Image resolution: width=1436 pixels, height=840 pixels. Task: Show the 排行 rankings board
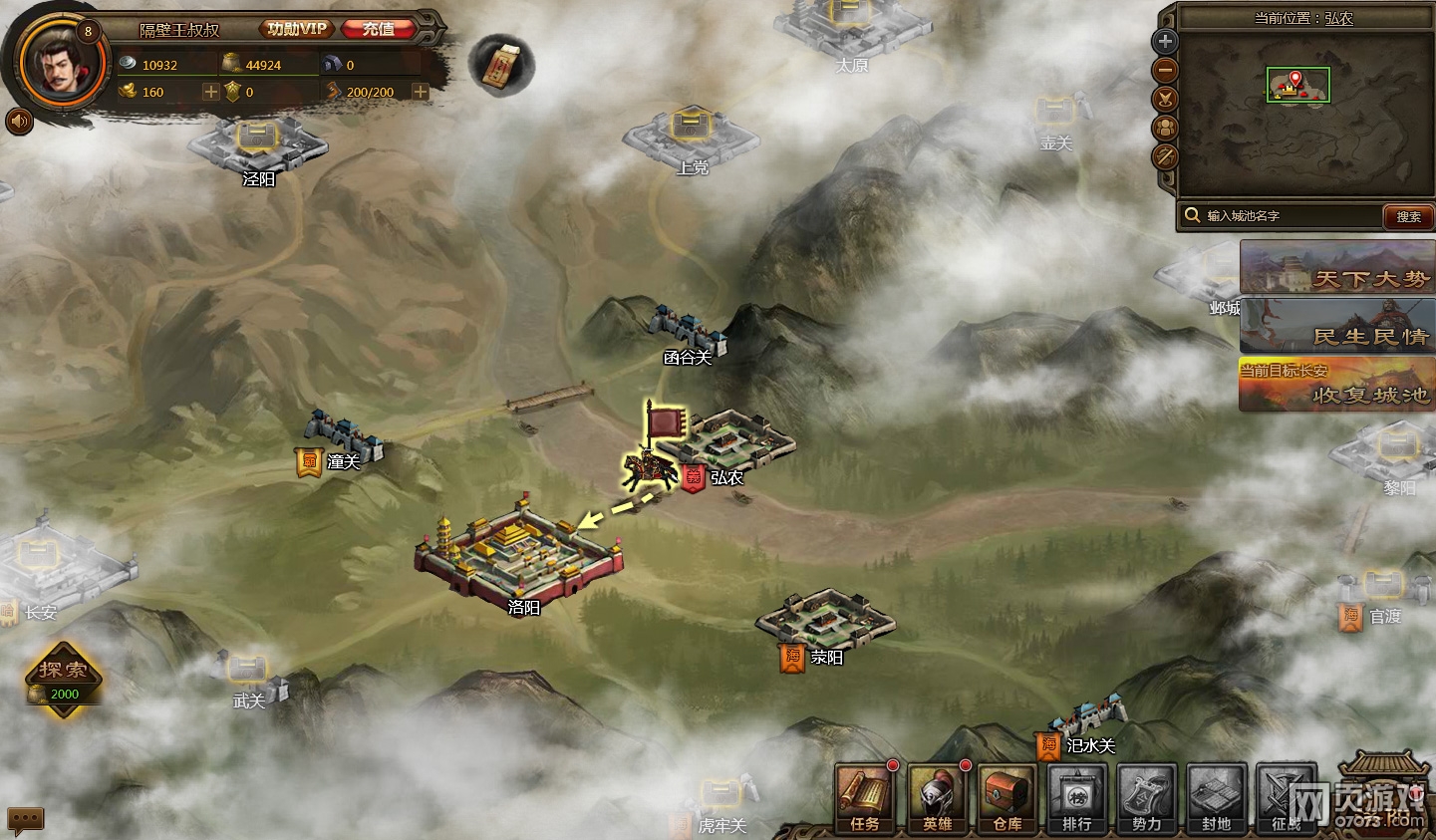[1077, 798]
